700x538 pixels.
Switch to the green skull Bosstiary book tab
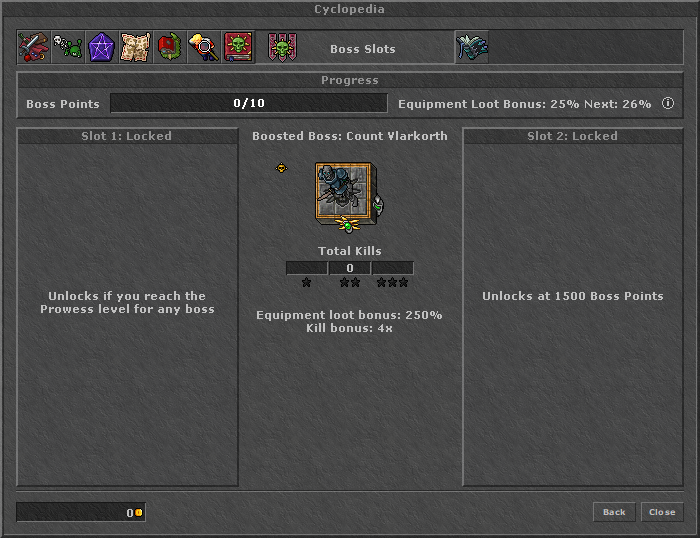(238, 47)
